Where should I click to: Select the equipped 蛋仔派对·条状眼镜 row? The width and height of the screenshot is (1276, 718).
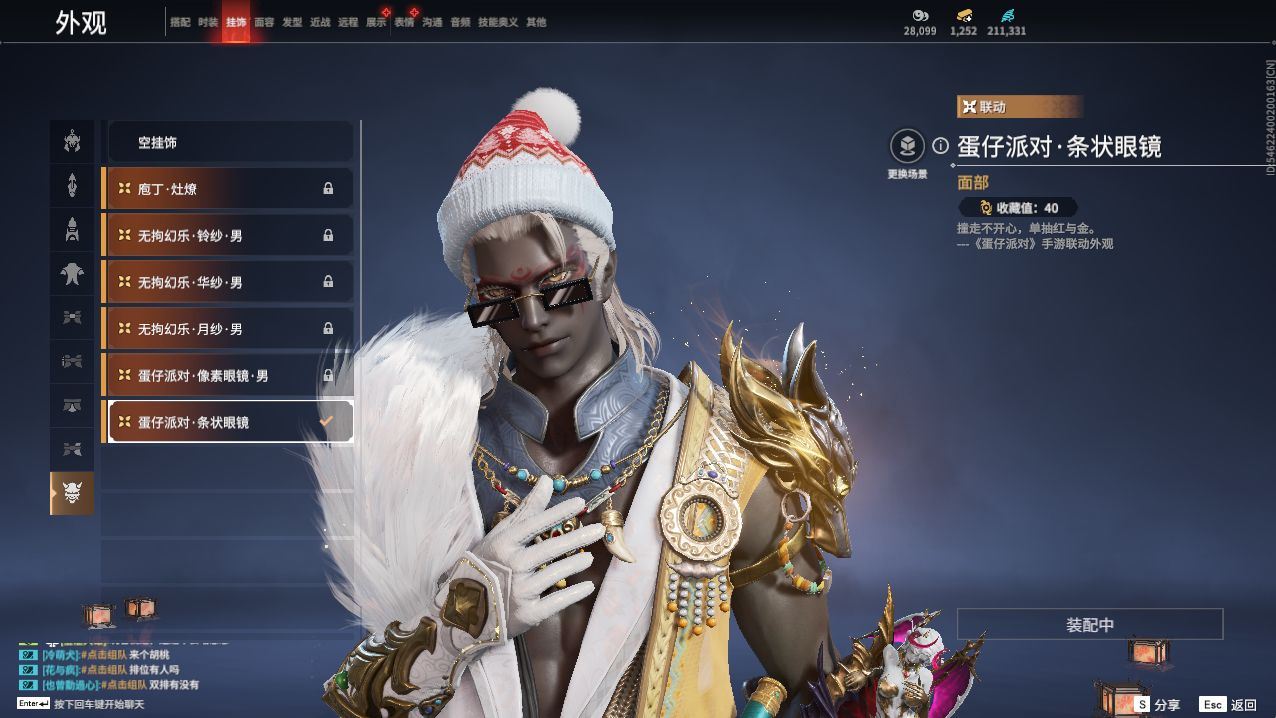[x=228, y=422]
